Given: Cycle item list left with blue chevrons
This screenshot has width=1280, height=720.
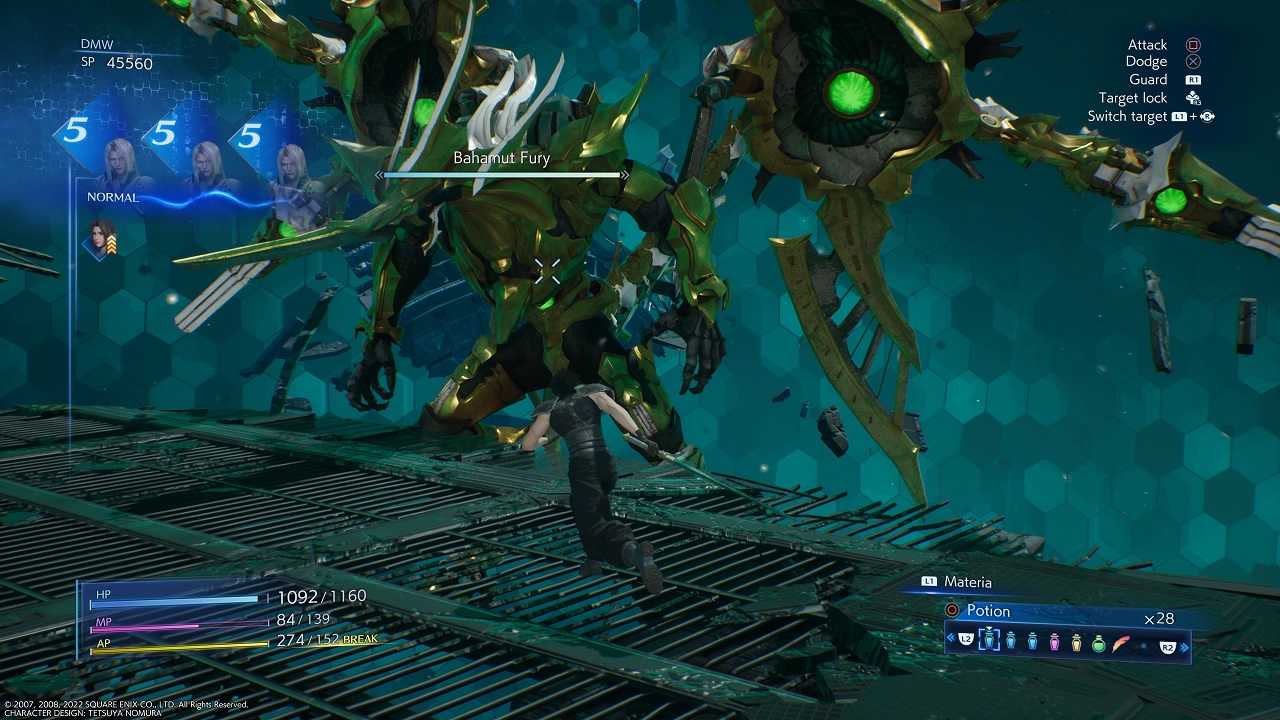Looking at the screenshot, I should 950,638.
